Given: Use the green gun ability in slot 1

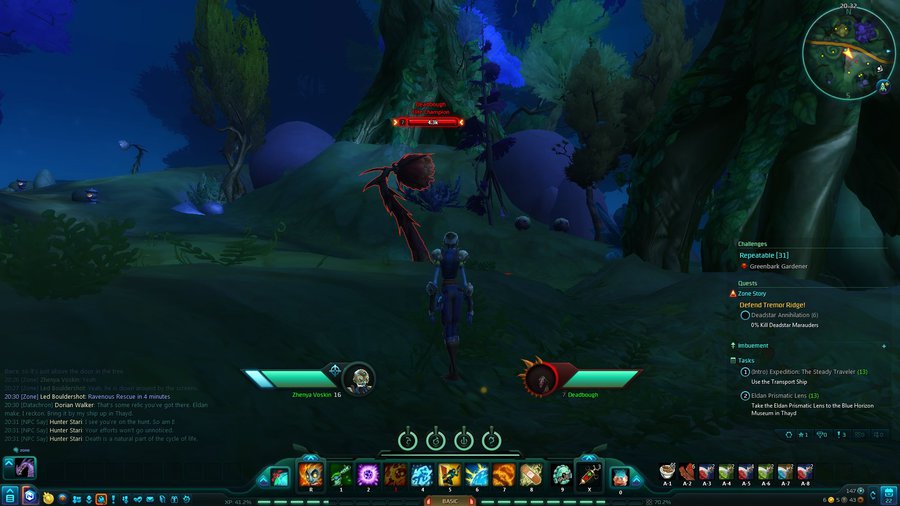Looking at the screenshot, I should click(x=340, y=475).
